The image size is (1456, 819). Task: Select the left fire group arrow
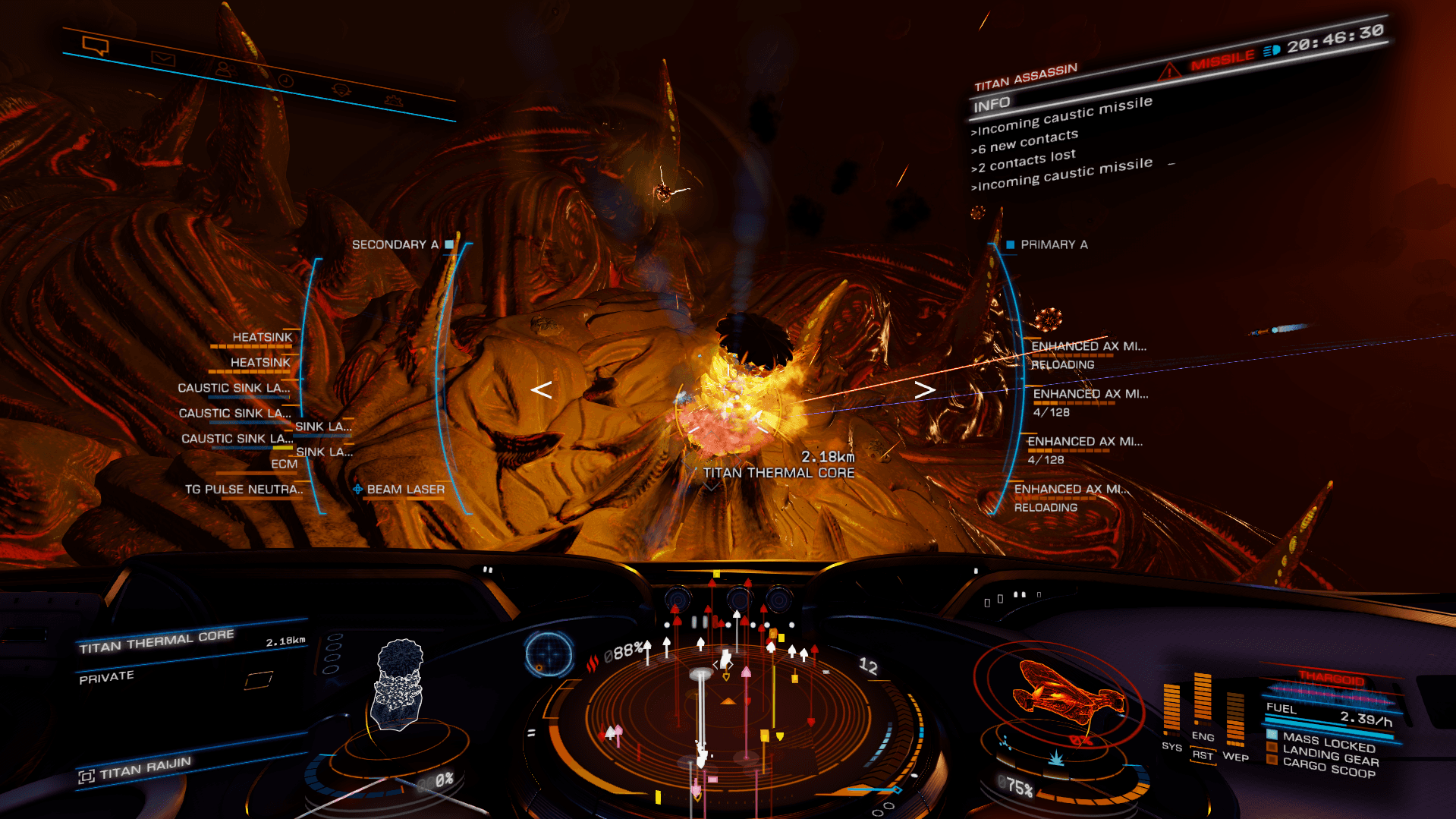[541, 390]
